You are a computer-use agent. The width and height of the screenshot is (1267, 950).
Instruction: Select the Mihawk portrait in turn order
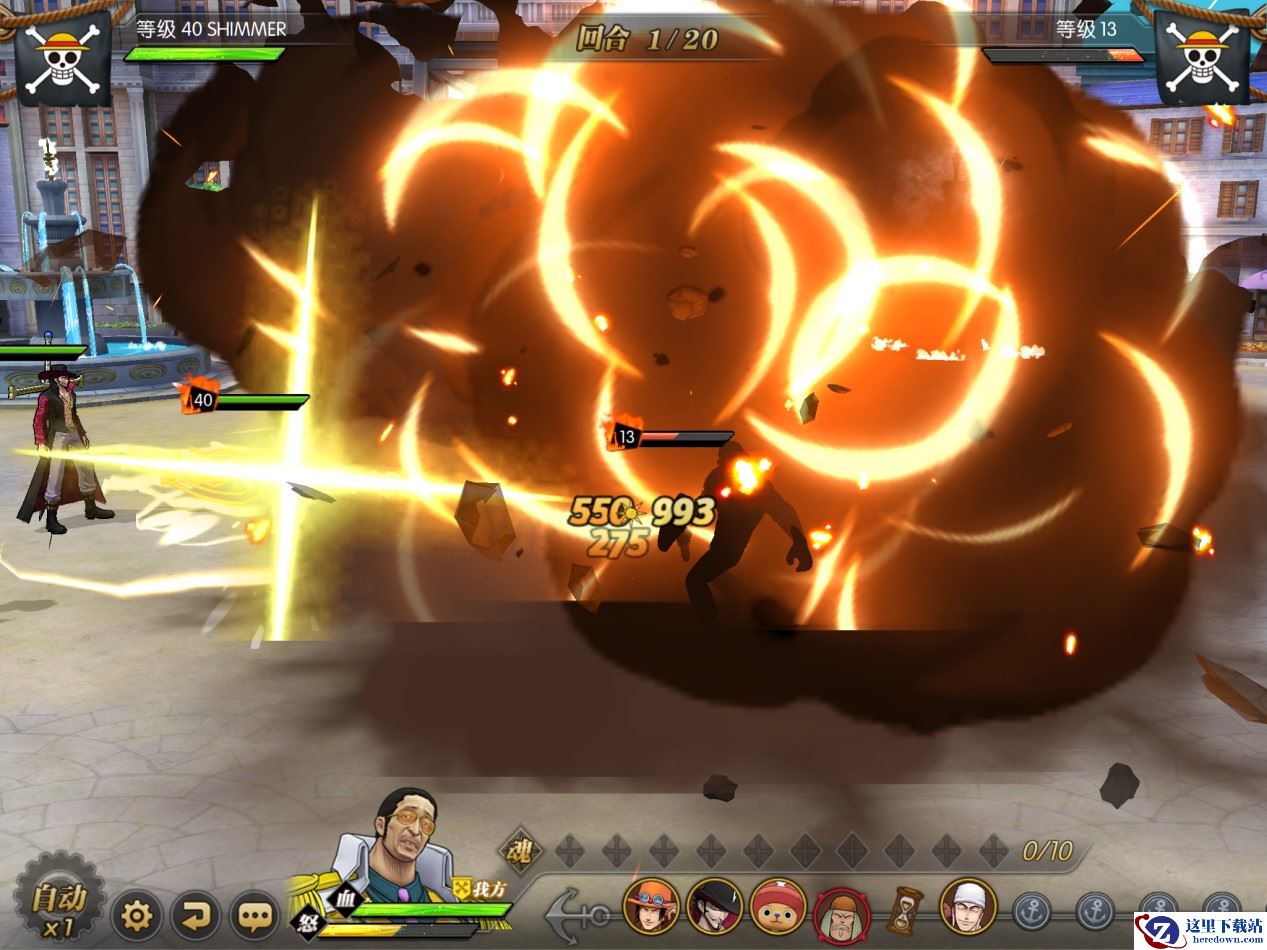pyautogui.click(x=714, y=906)
